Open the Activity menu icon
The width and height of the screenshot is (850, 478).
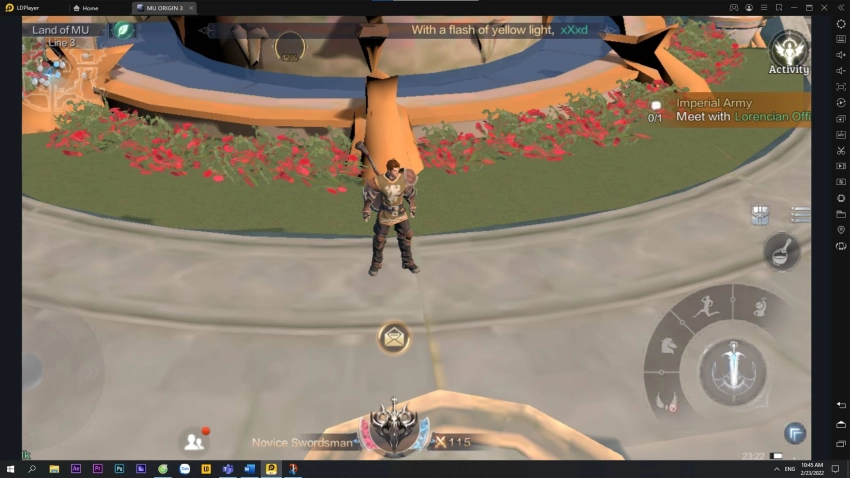pos(789,52)
